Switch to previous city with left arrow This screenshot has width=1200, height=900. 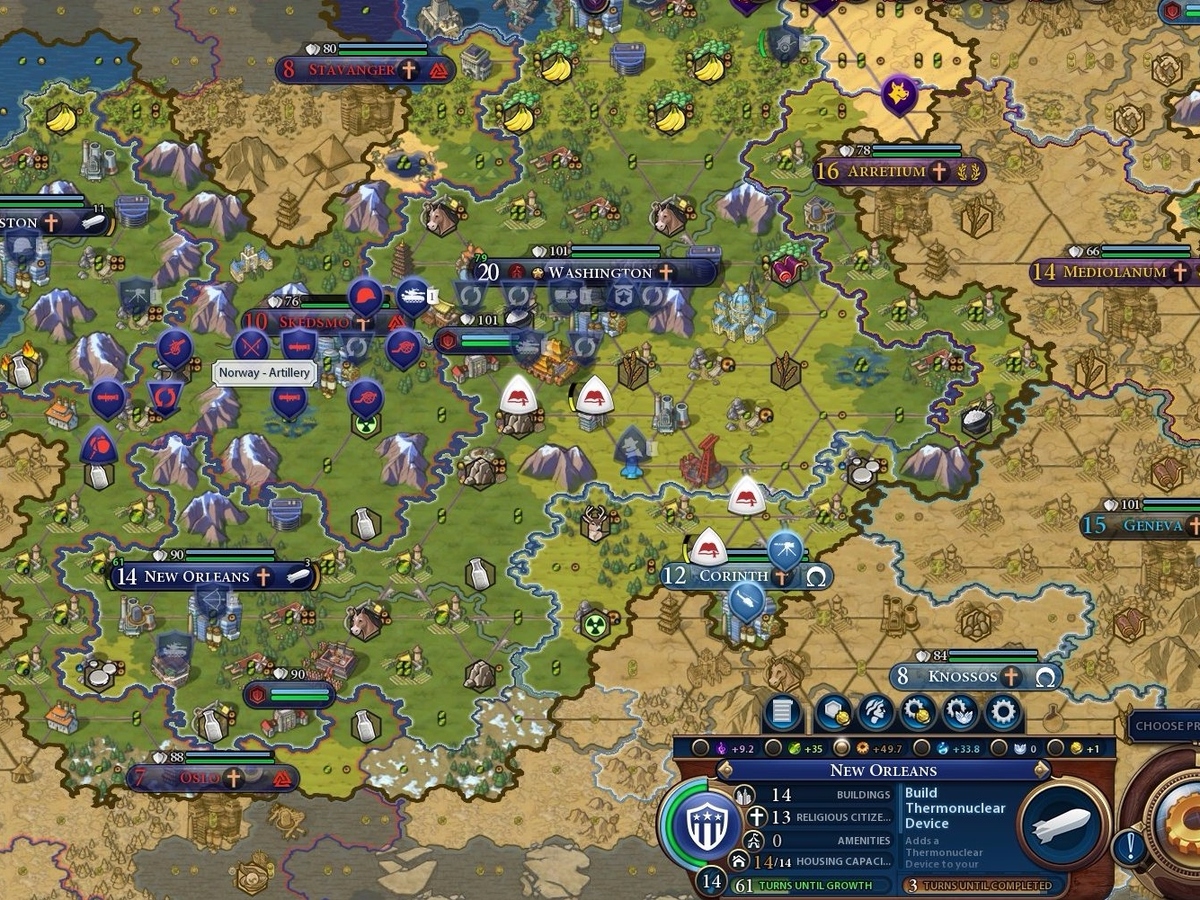pos(727,770)
